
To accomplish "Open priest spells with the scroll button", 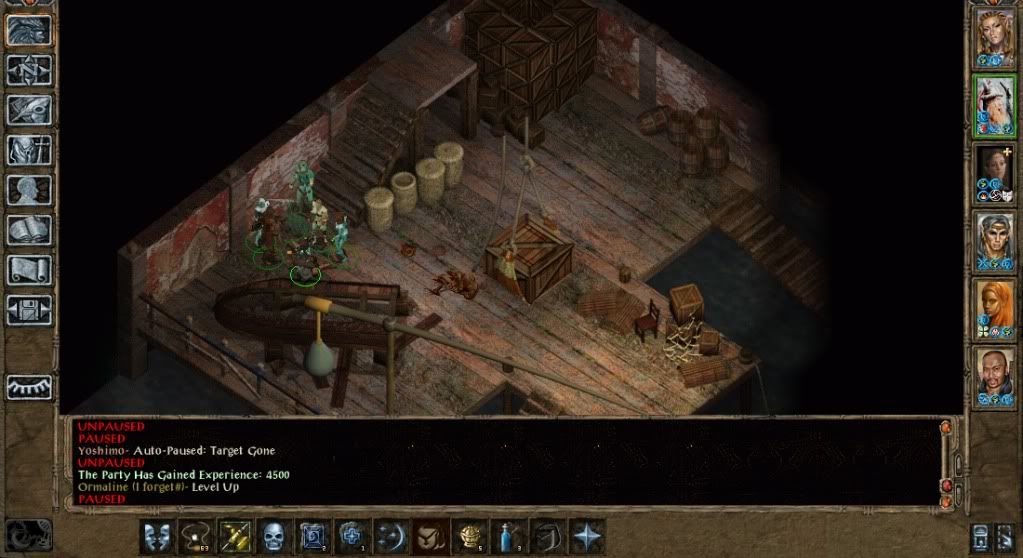I will pos(29,270).
